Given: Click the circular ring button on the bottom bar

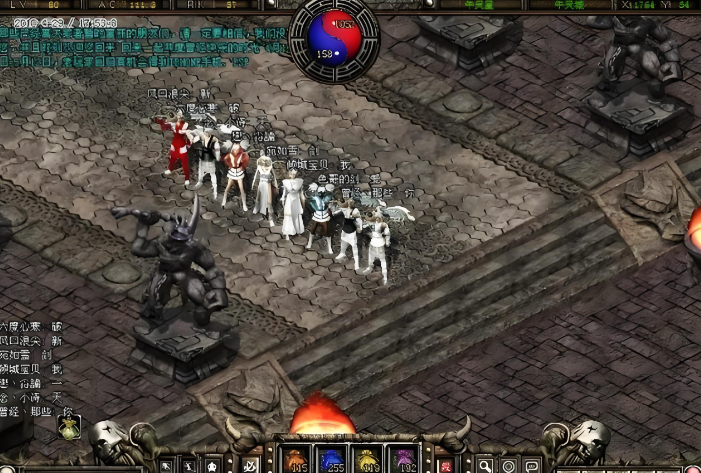Looking at the screenshot, I should [x=509, y=465].
